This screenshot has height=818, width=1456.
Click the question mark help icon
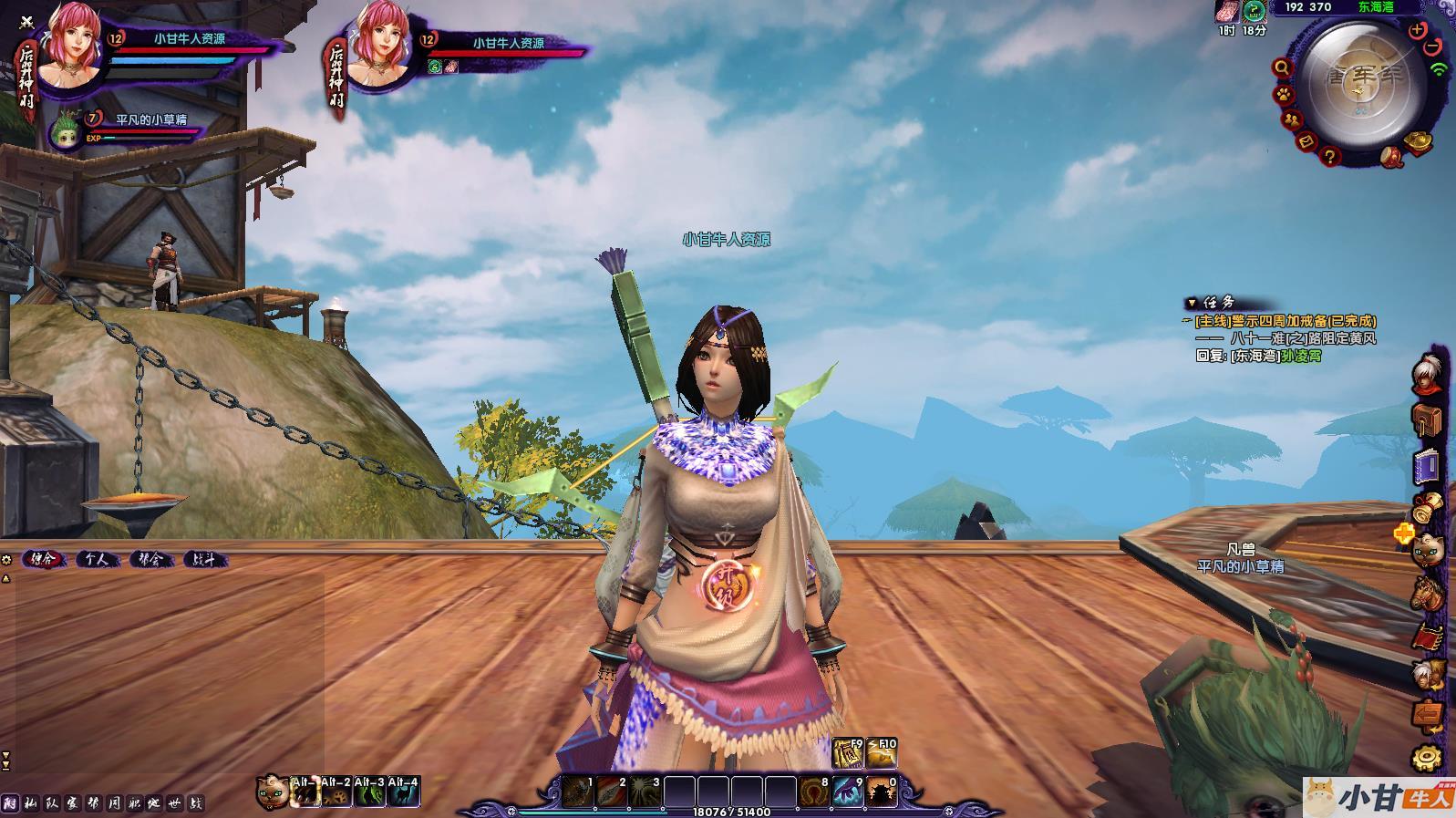click(1330, 157)
